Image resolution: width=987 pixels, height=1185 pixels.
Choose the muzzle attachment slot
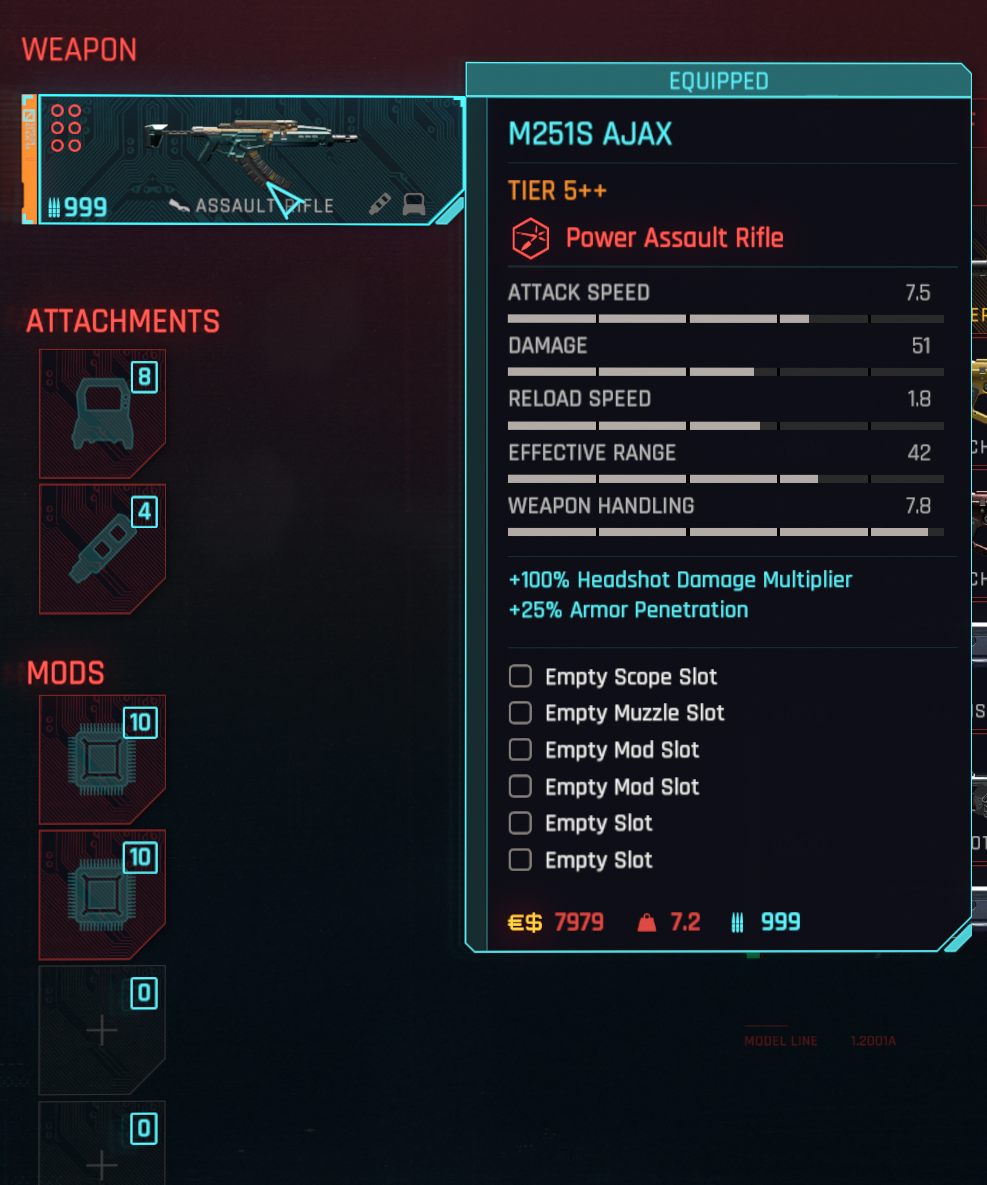coord(102,549)
